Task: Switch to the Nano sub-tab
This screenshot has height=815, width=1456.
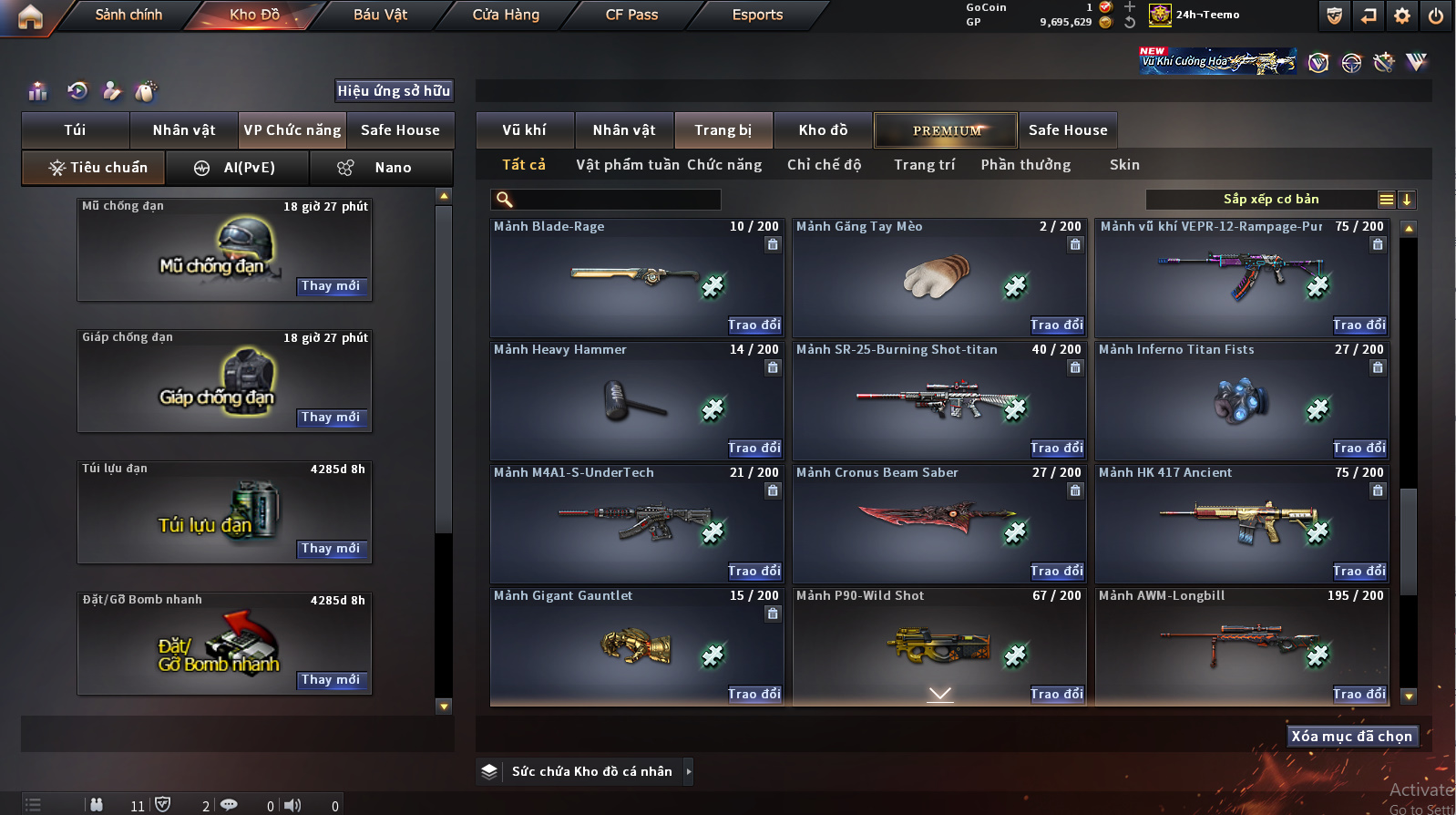Action: pos(381,168)
